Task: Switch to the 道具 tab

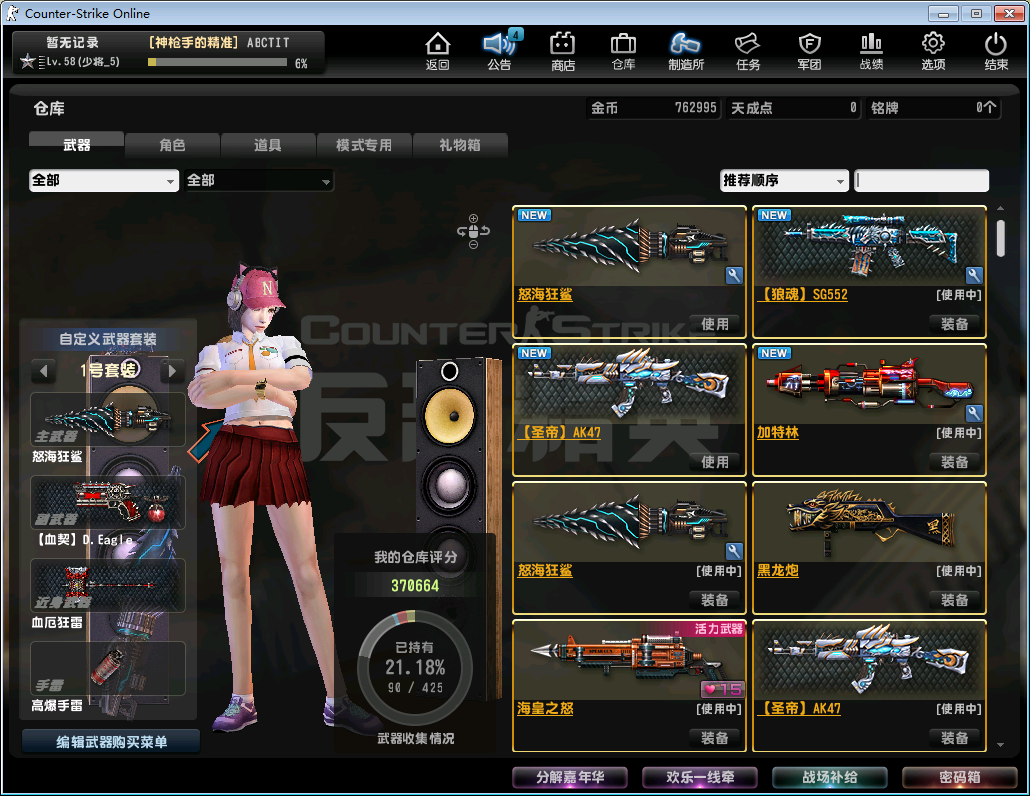Action: click(267, 145)
